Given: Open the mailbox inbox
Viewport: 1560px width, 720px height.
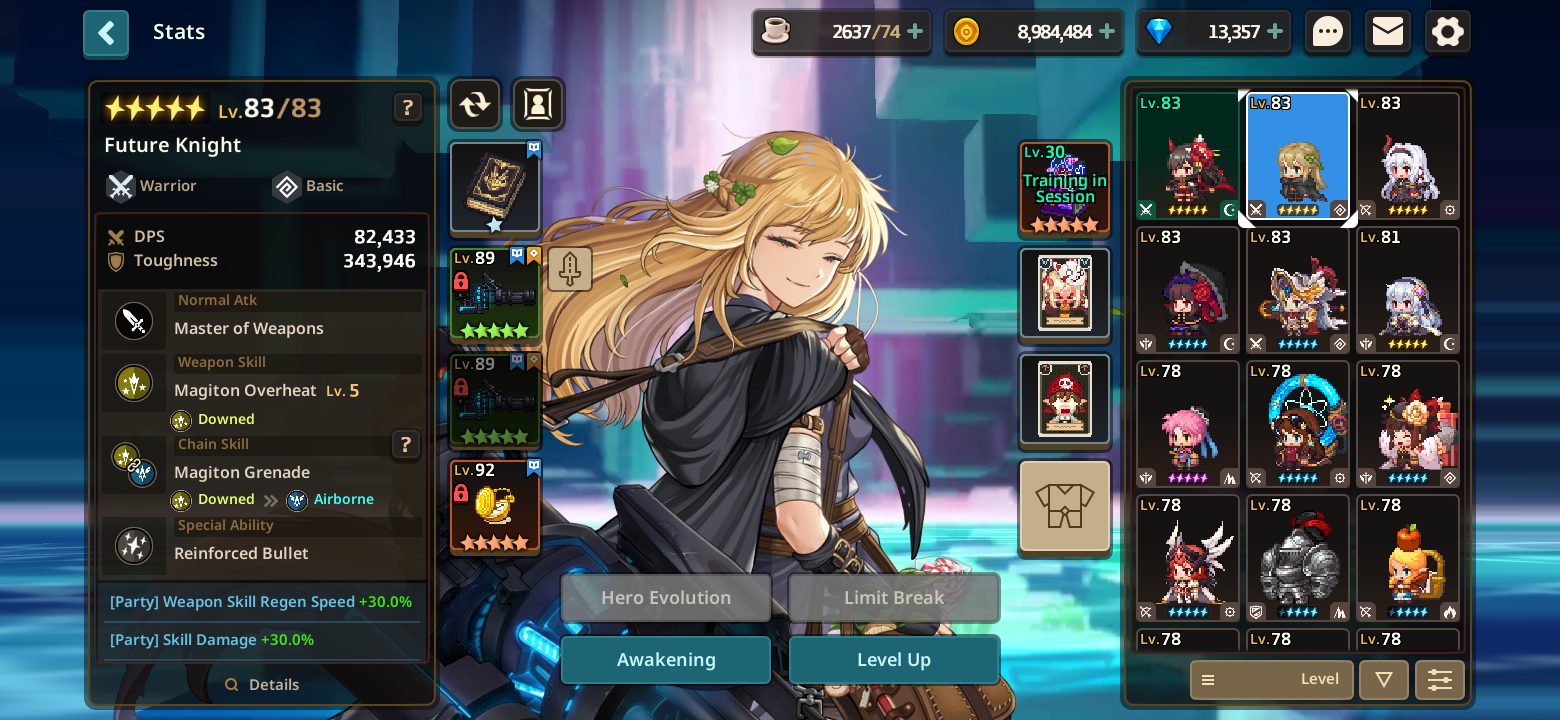Looking at the screenshot, I should point(1387,31).
